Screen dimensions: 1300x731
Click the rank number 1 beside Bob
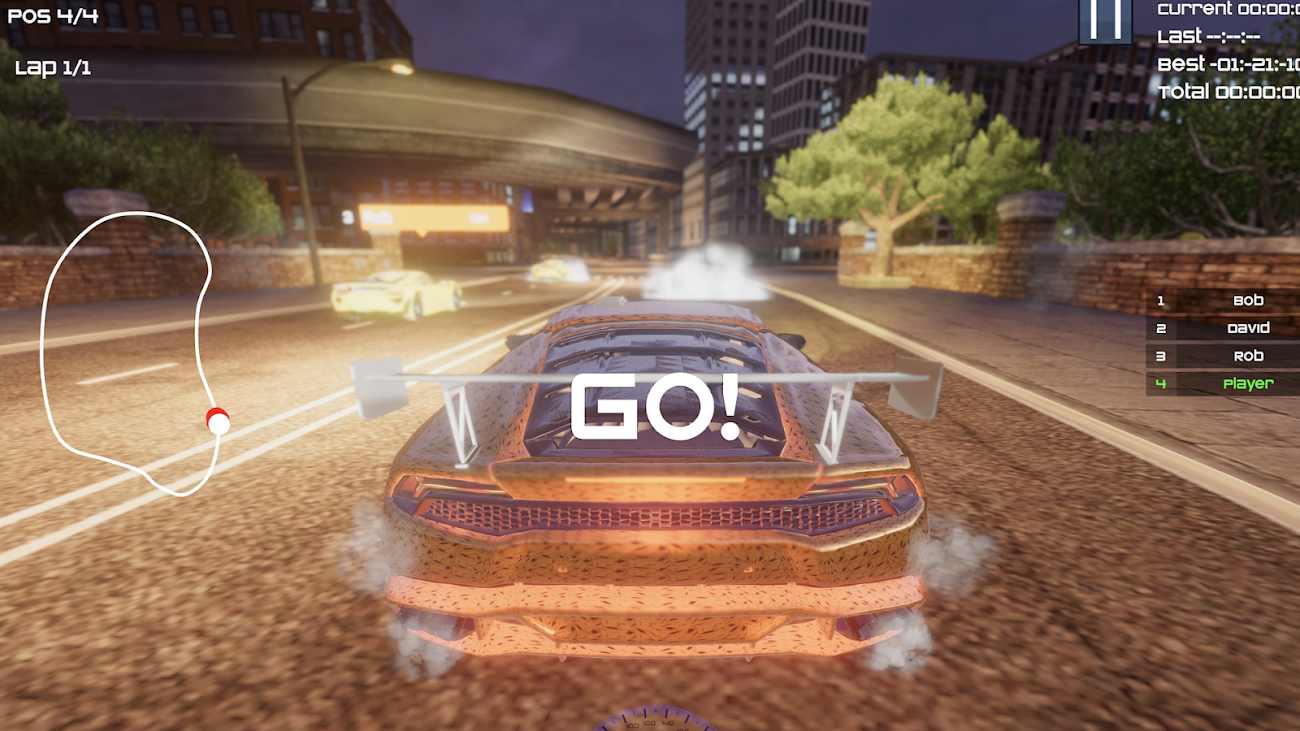click(x=1160, y=299)
